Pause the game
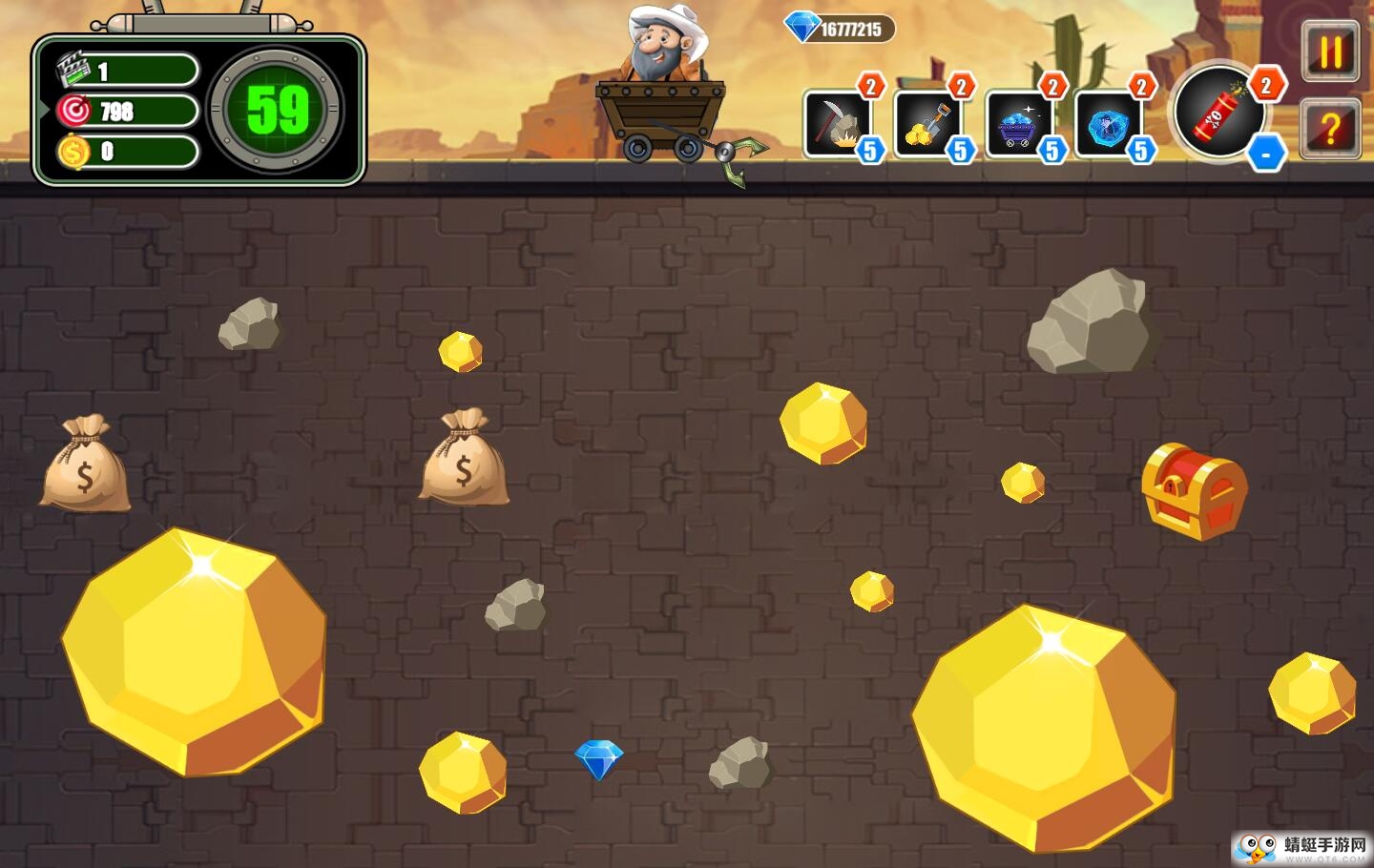Viewport: 1374px width, 868px height. point(1331,51)
